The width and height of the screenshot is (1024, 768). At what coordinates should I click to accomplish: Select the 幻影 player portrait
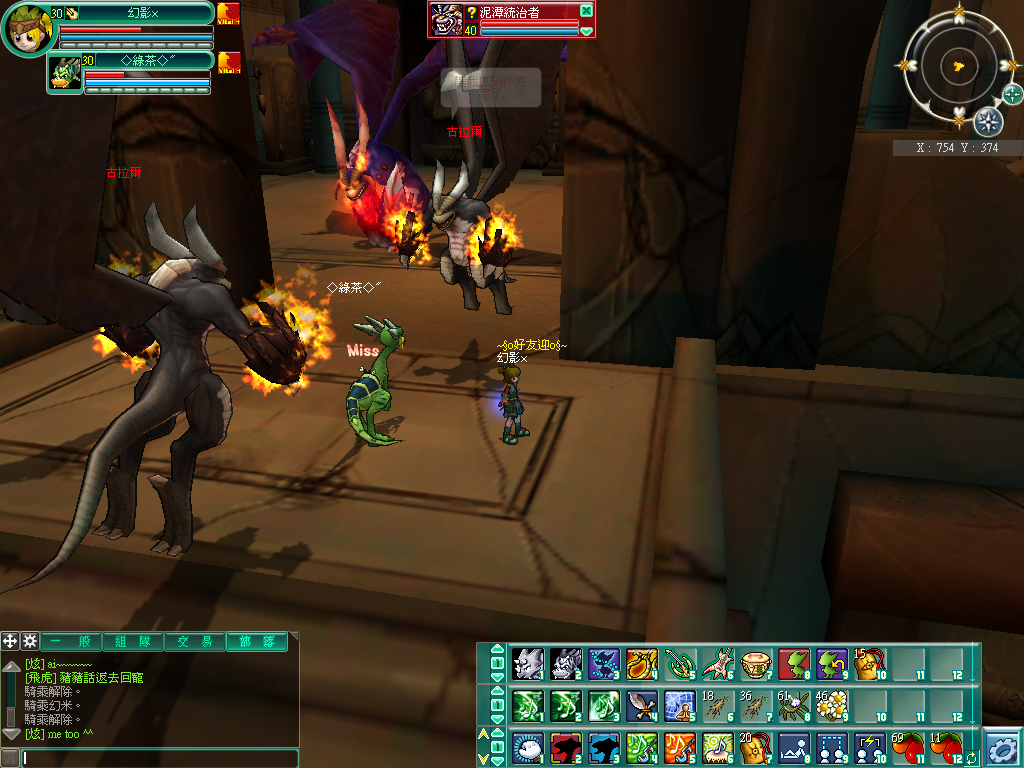tap(28, 28)
